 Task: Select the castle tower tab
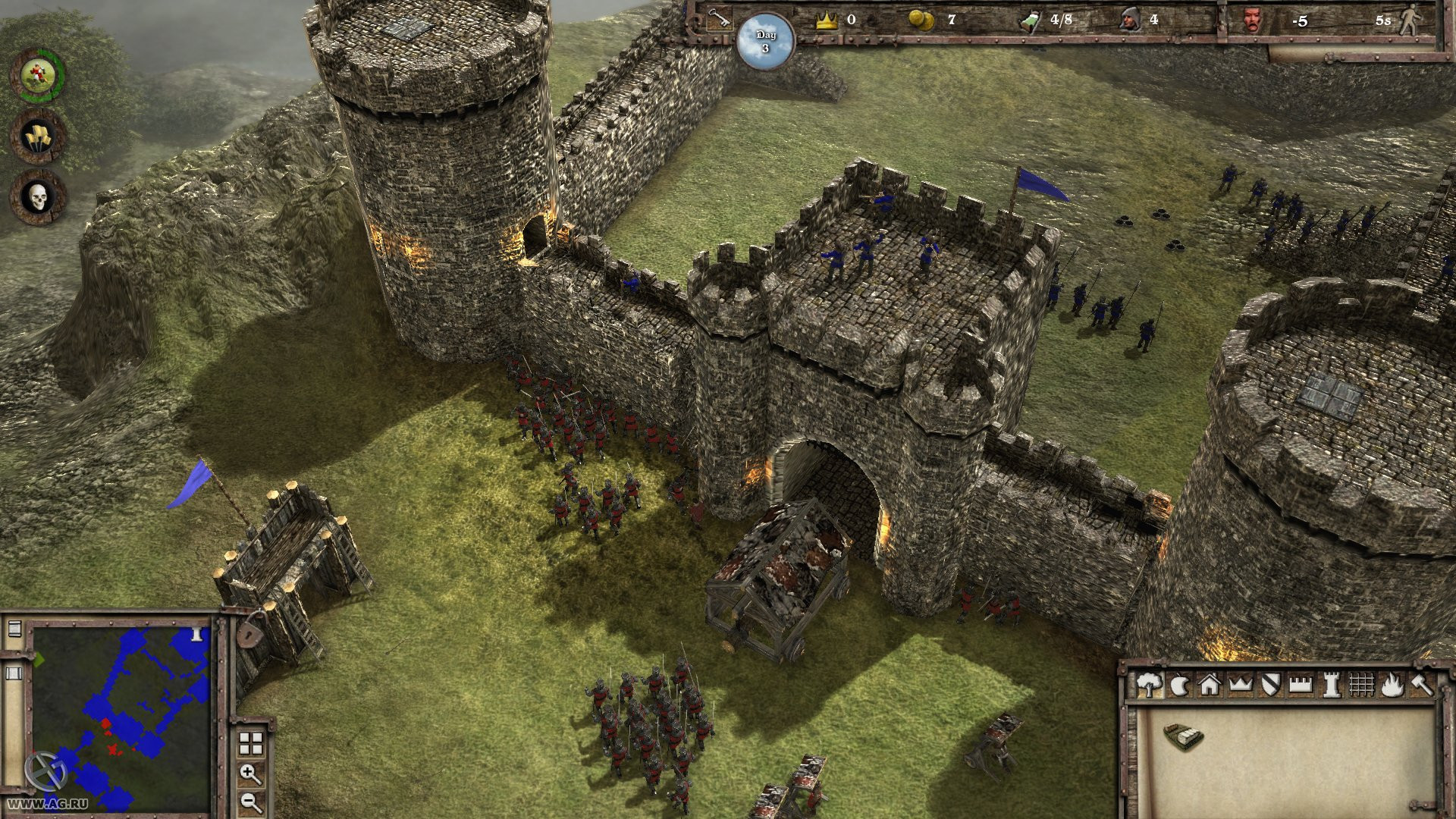pyautogui.click(x=1331, y=685)
